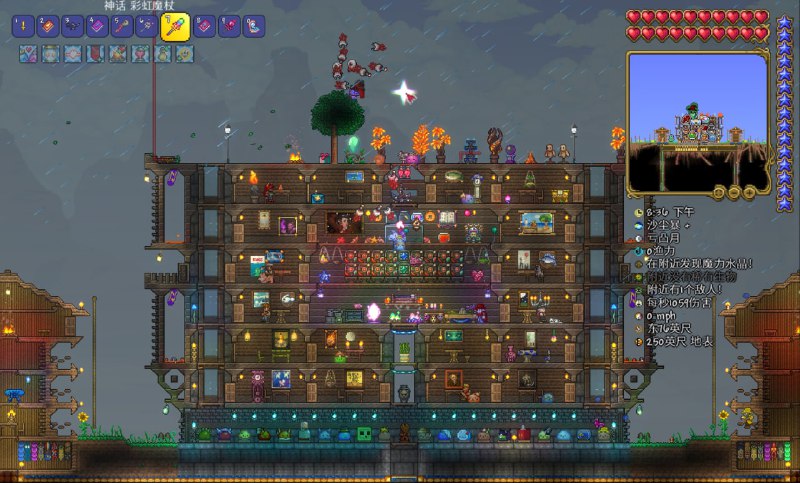The width and height of the screenshot is (800, 483).
Task: Pick the purple spell book in slot 4
Action: (97, 27)
